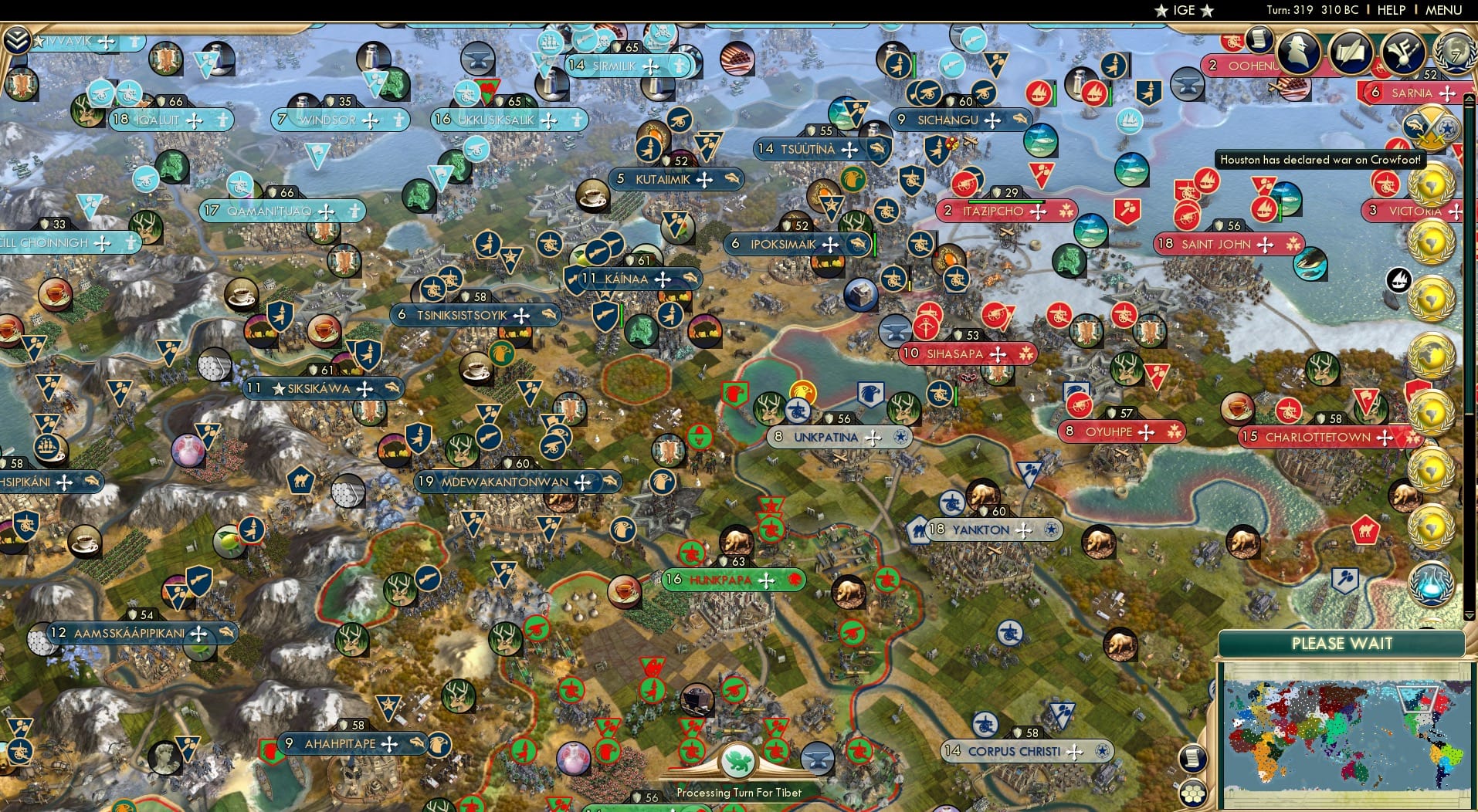
Task: Open the MENU
Action: tap(1442, 10)
